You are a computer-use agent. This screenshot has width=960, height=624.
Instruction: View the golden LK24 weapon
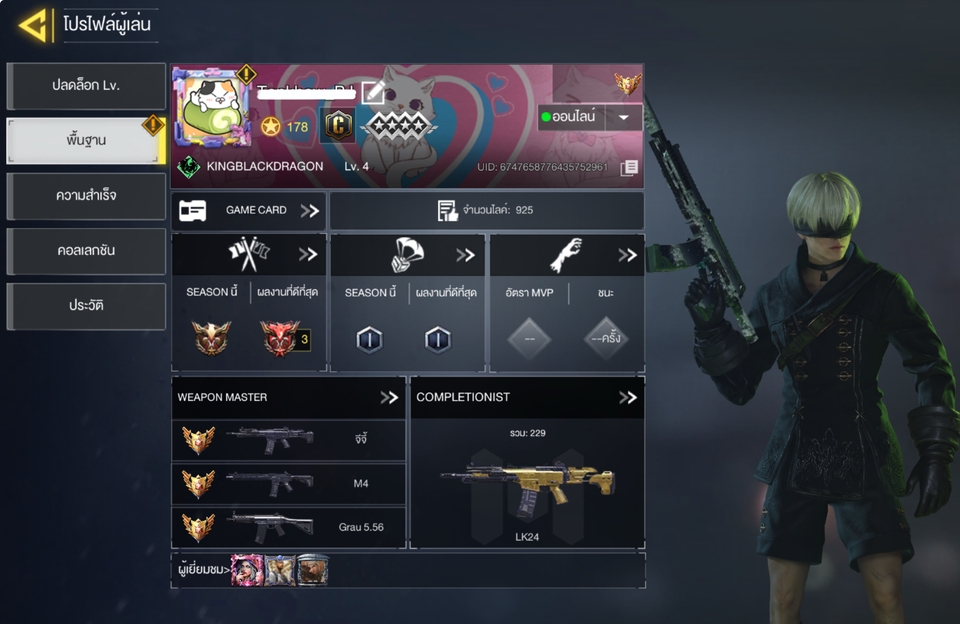(527, 482)
